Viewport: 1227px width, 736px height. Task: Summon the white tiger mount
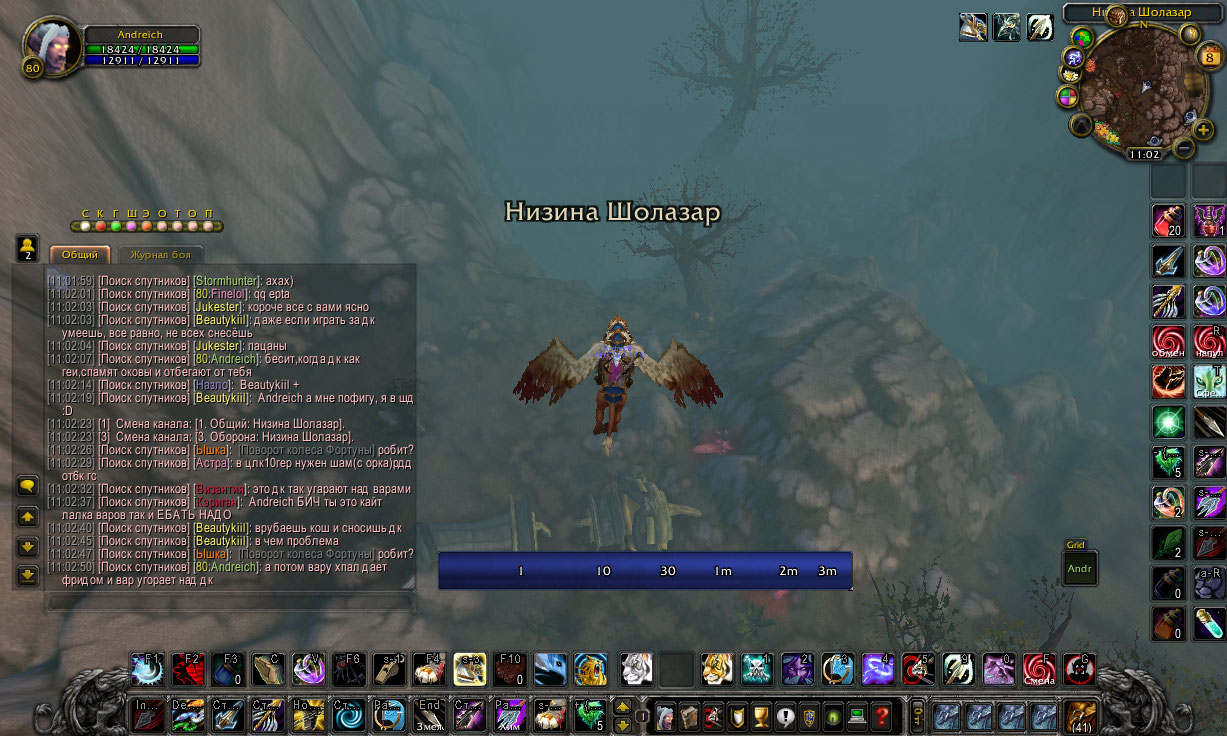pyautogui.click(x=636, y=669)
